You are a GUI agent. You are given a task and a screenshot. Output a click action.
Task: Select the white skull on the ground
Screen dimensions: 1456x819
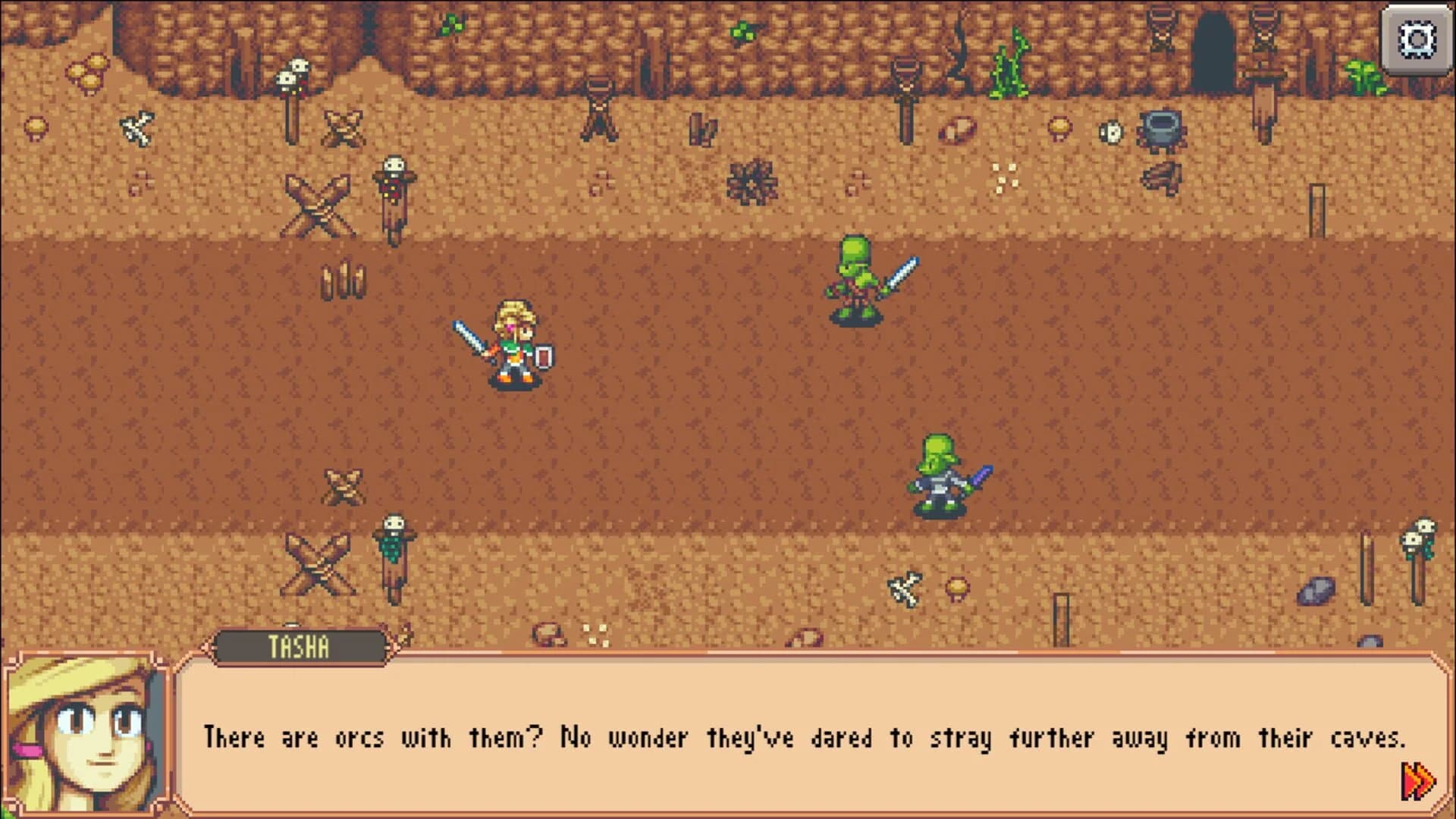click(1111, 130)
